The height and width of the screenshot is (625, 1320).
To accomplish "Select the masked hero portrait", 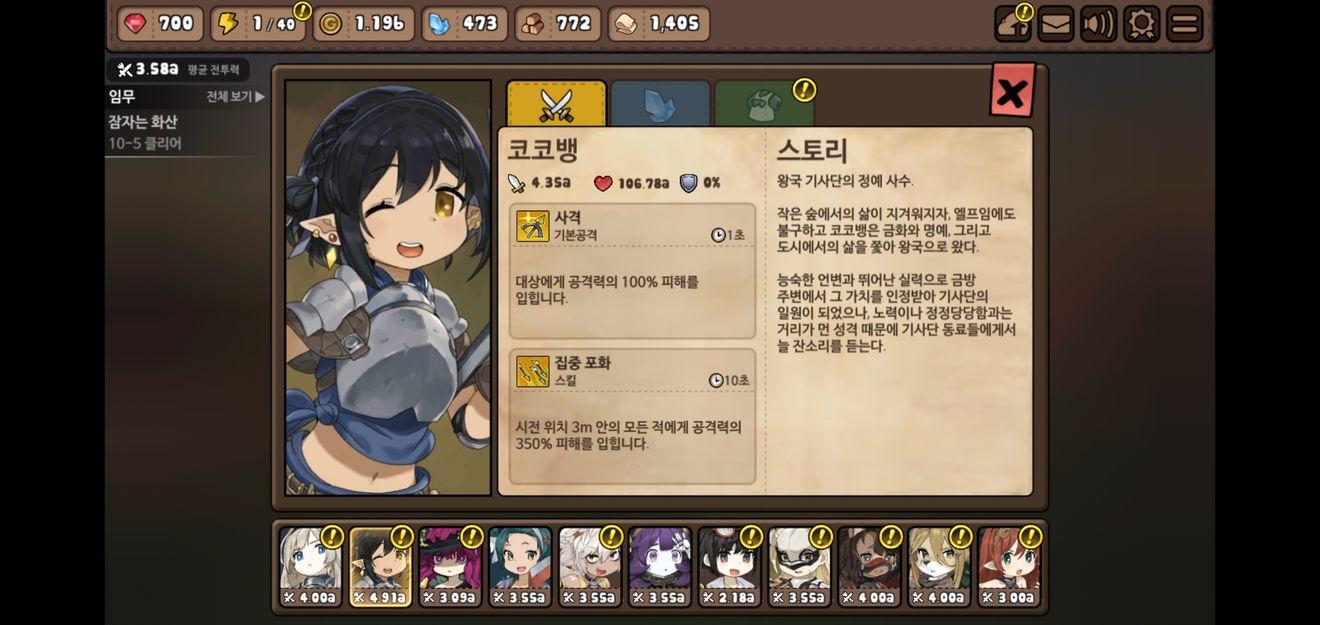I will click(799, 566).
